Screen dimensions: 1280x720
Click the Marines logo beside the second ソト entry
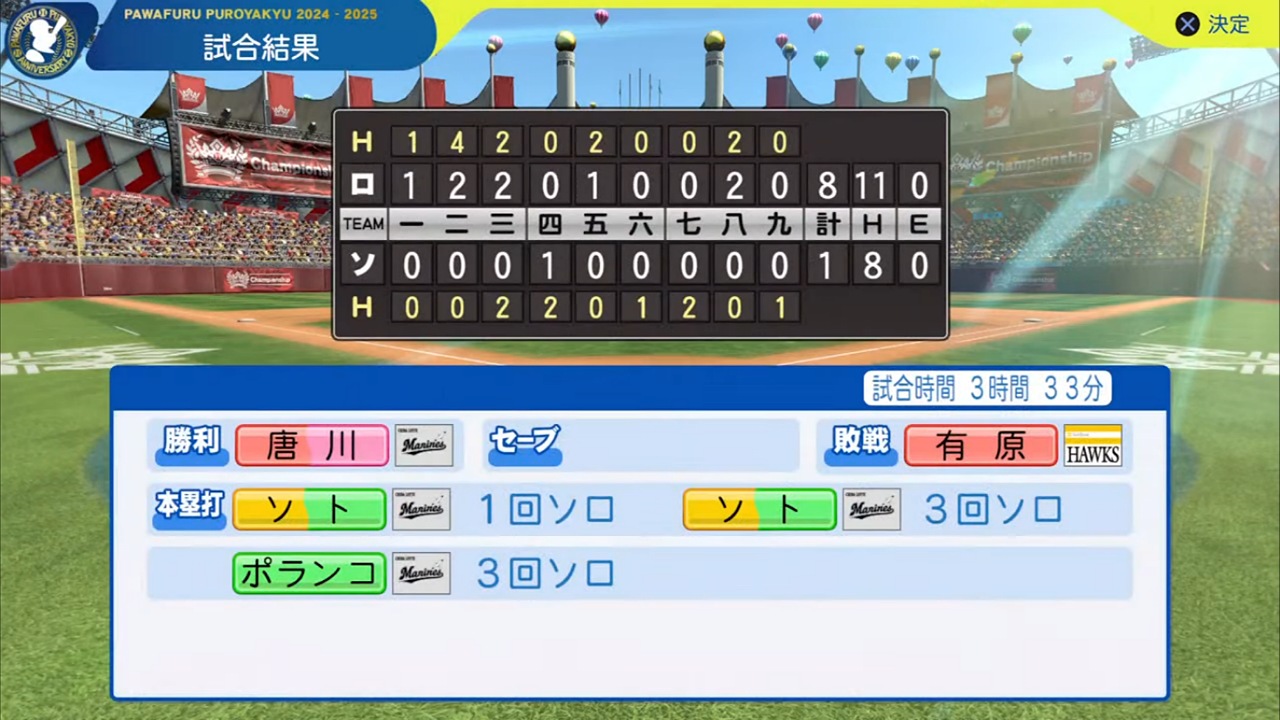[871, 509]
